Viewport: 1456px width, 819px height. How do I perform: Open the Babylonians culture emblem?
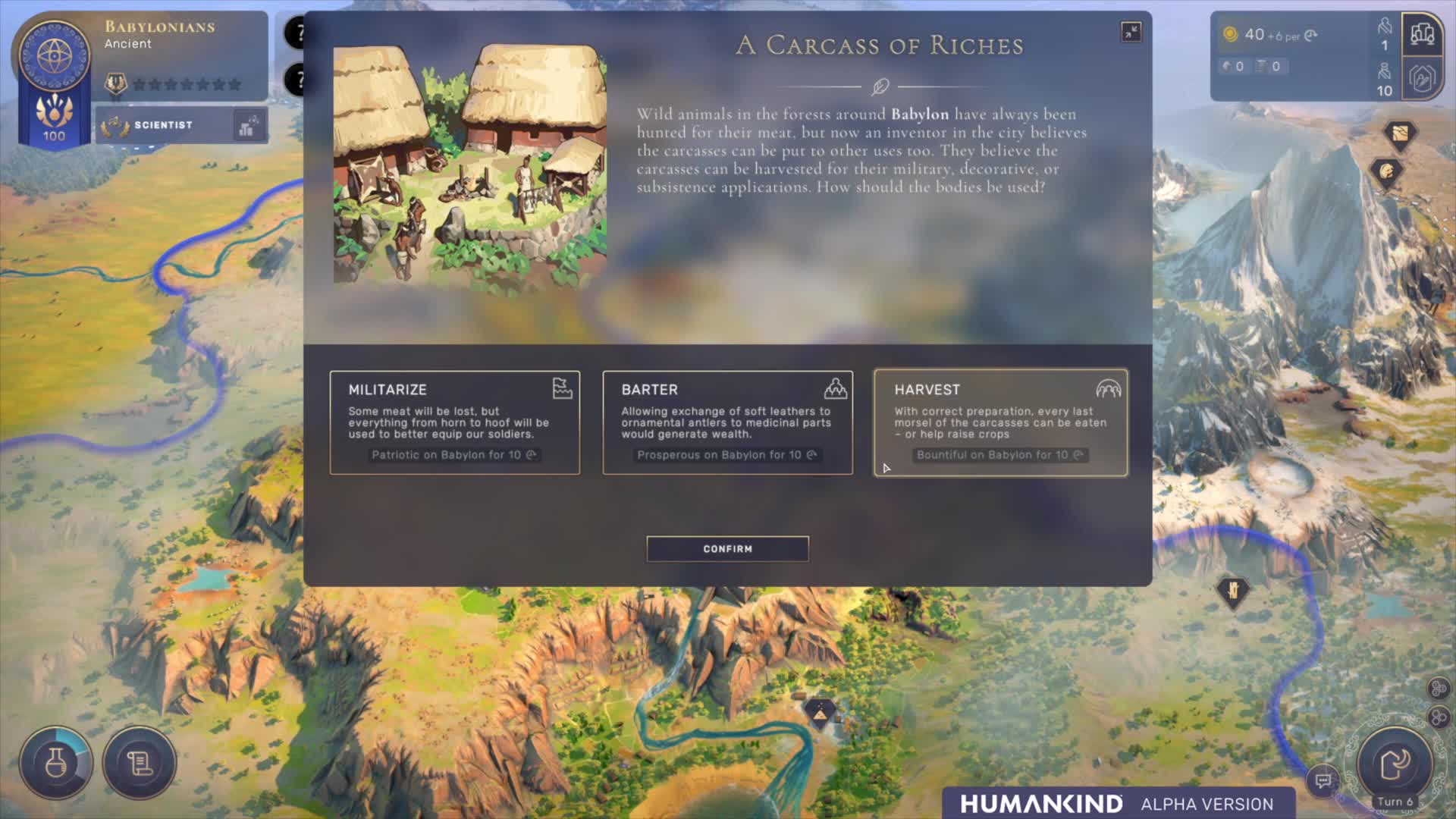pos(54,57)
